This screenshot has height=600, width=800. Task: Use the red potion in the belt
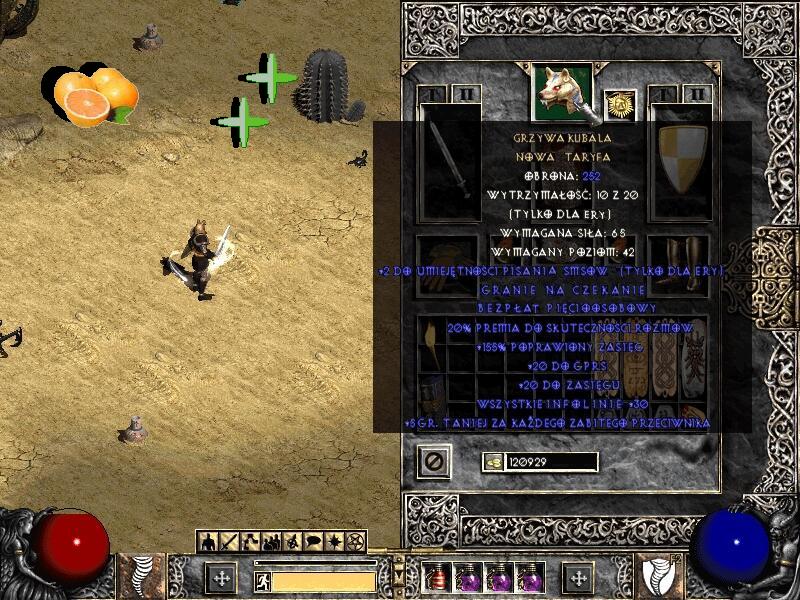click(436, 578)
